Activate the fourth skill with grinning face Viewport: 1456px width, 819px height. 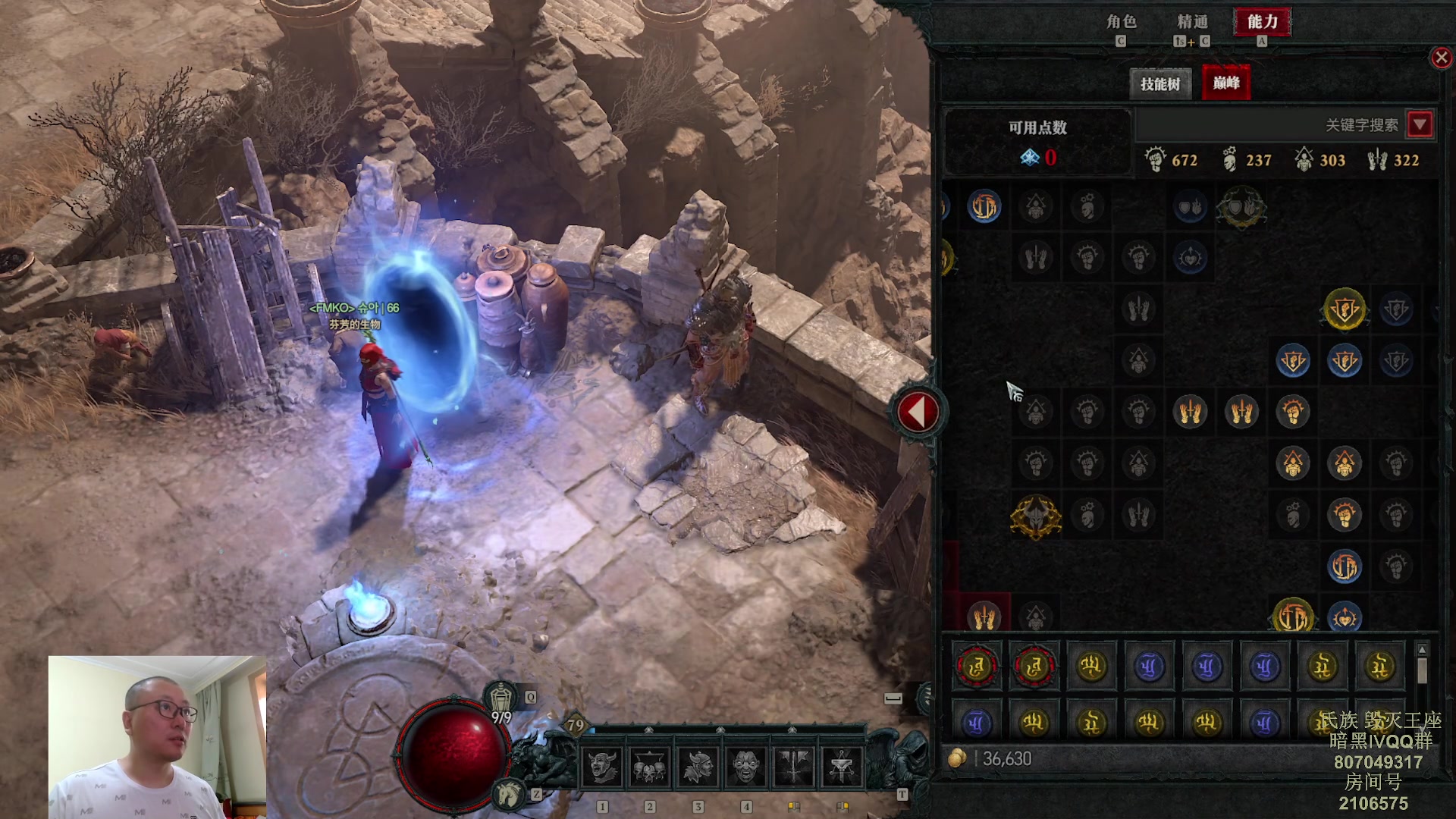(745, 767)
